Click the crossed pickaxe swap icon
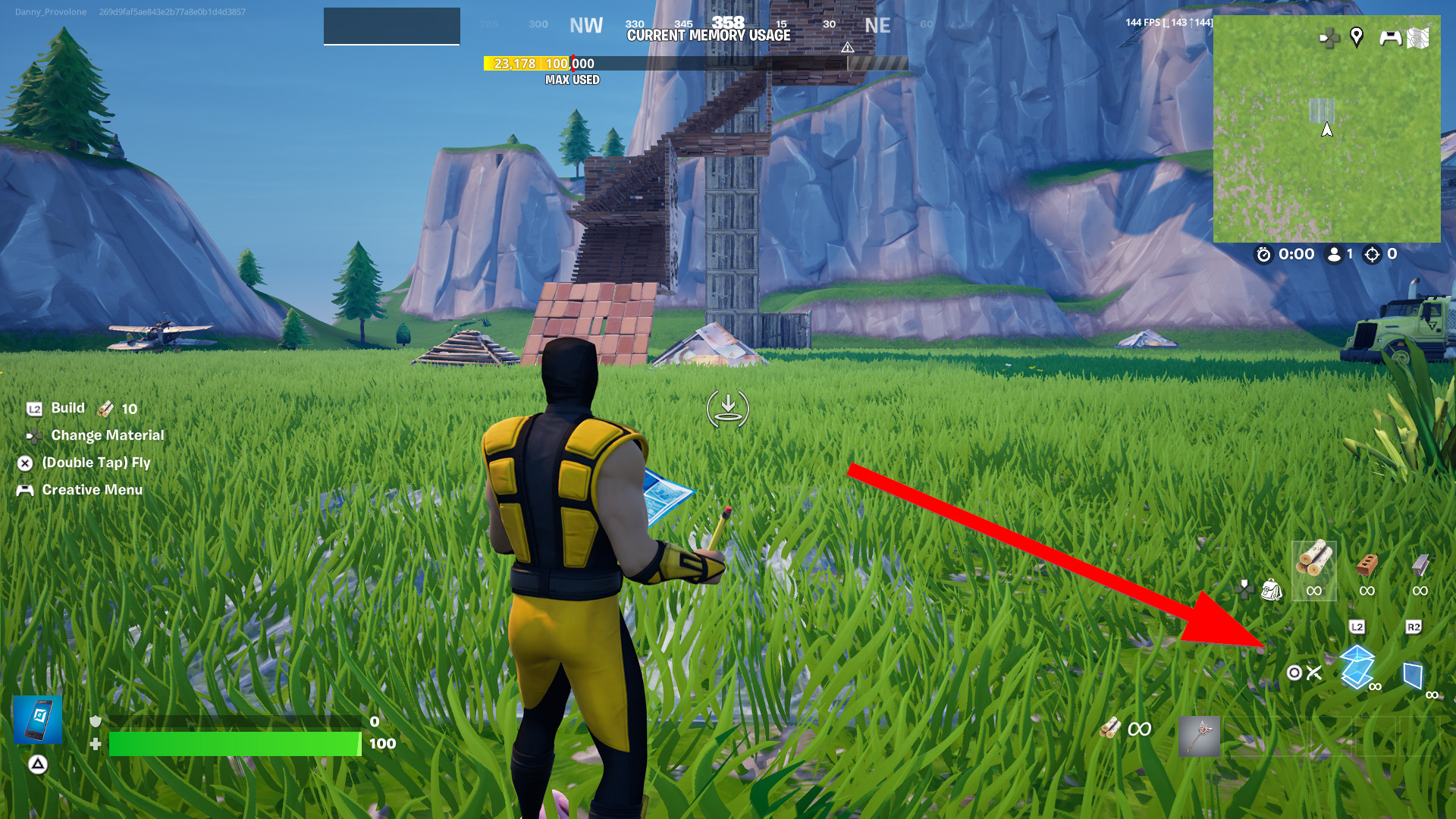The image size is (1456, 819). [x=1313, y=673]
